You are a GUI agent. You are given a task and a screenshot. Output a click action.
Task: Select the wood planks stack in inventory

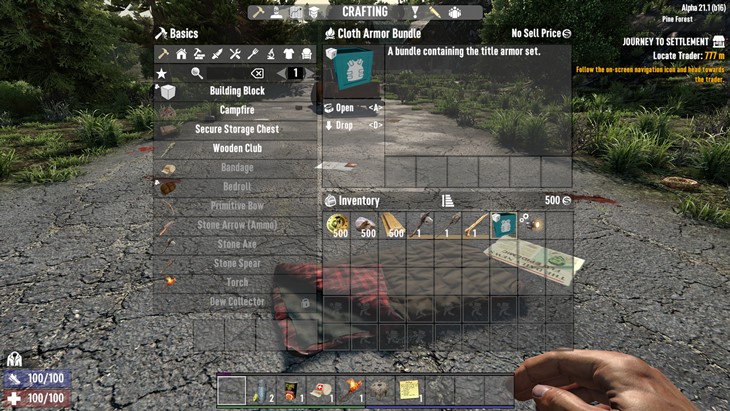394,225
